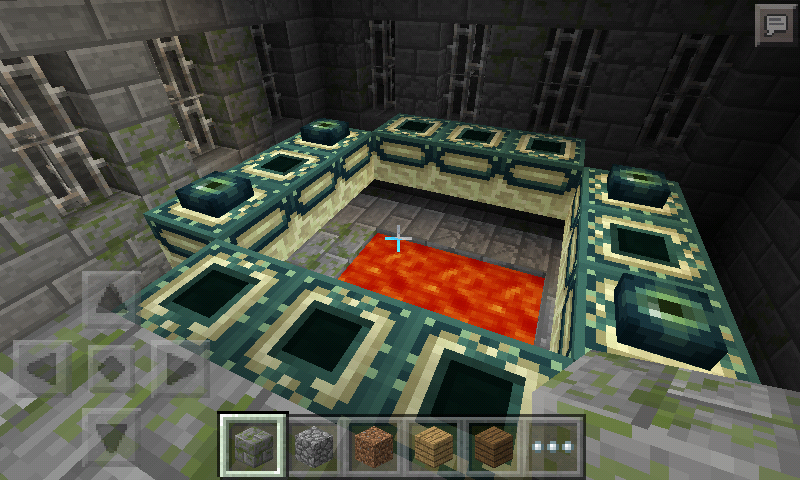Open the chat with the speech bubble button
This screenshot has height=480, width=800.
tap(774, 23)
